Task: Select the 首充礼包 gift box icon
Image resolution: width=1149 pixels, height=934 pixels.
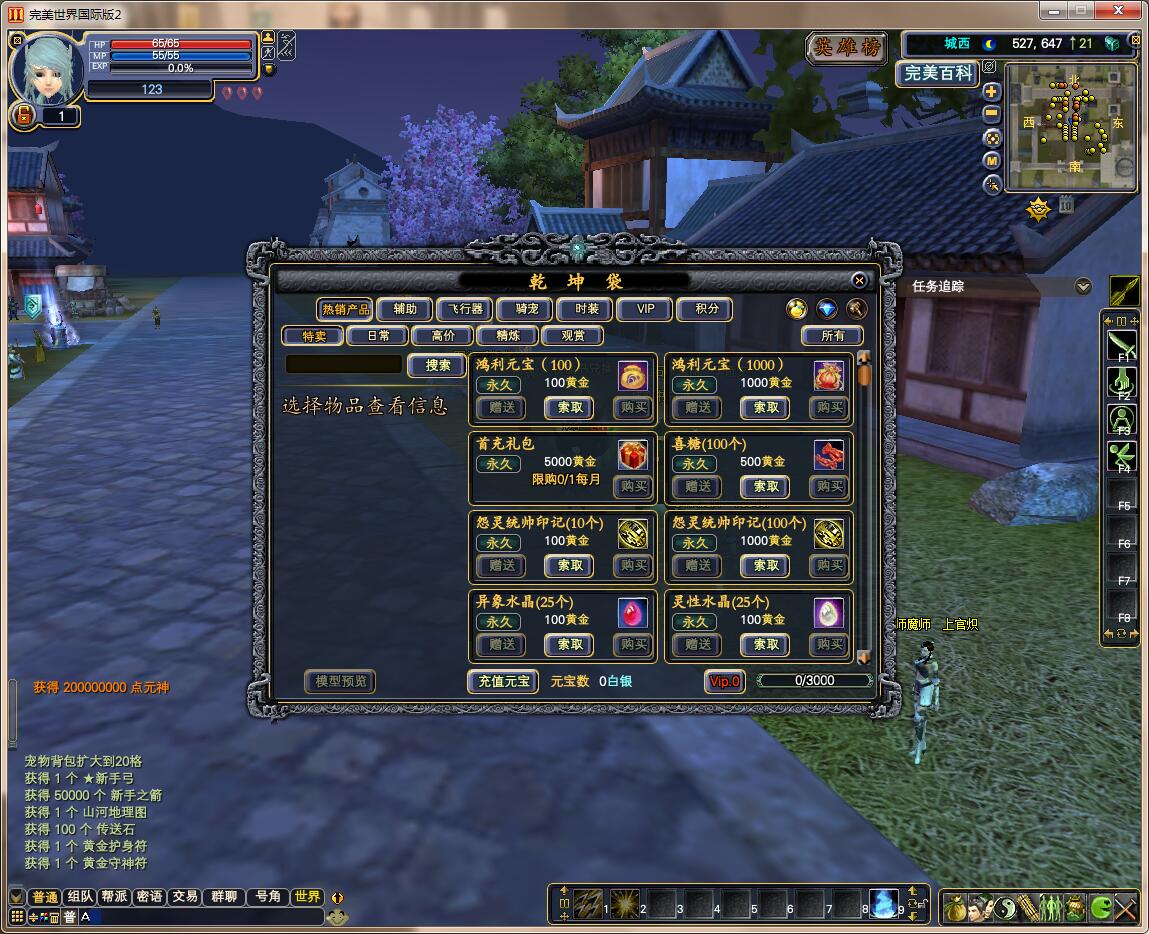Action: pos(632,456)
